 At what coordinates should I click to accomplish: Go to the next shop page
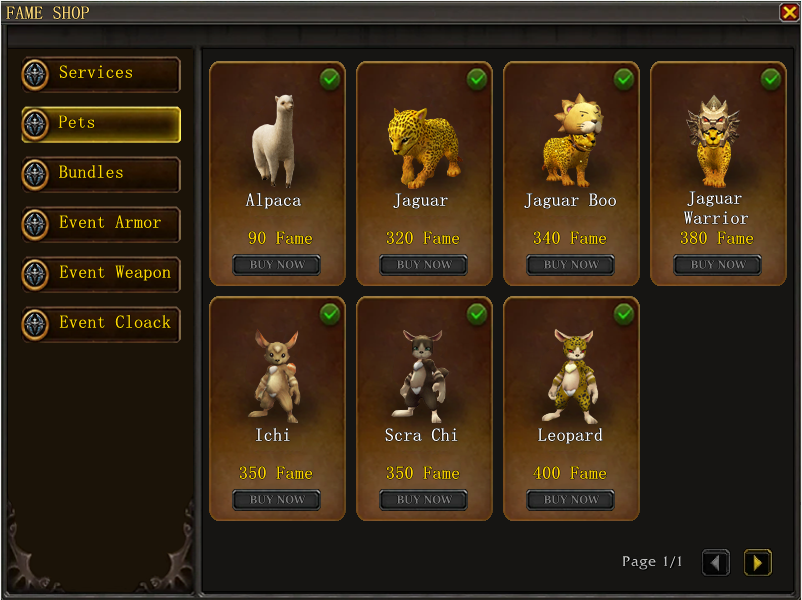coord(757,563)
